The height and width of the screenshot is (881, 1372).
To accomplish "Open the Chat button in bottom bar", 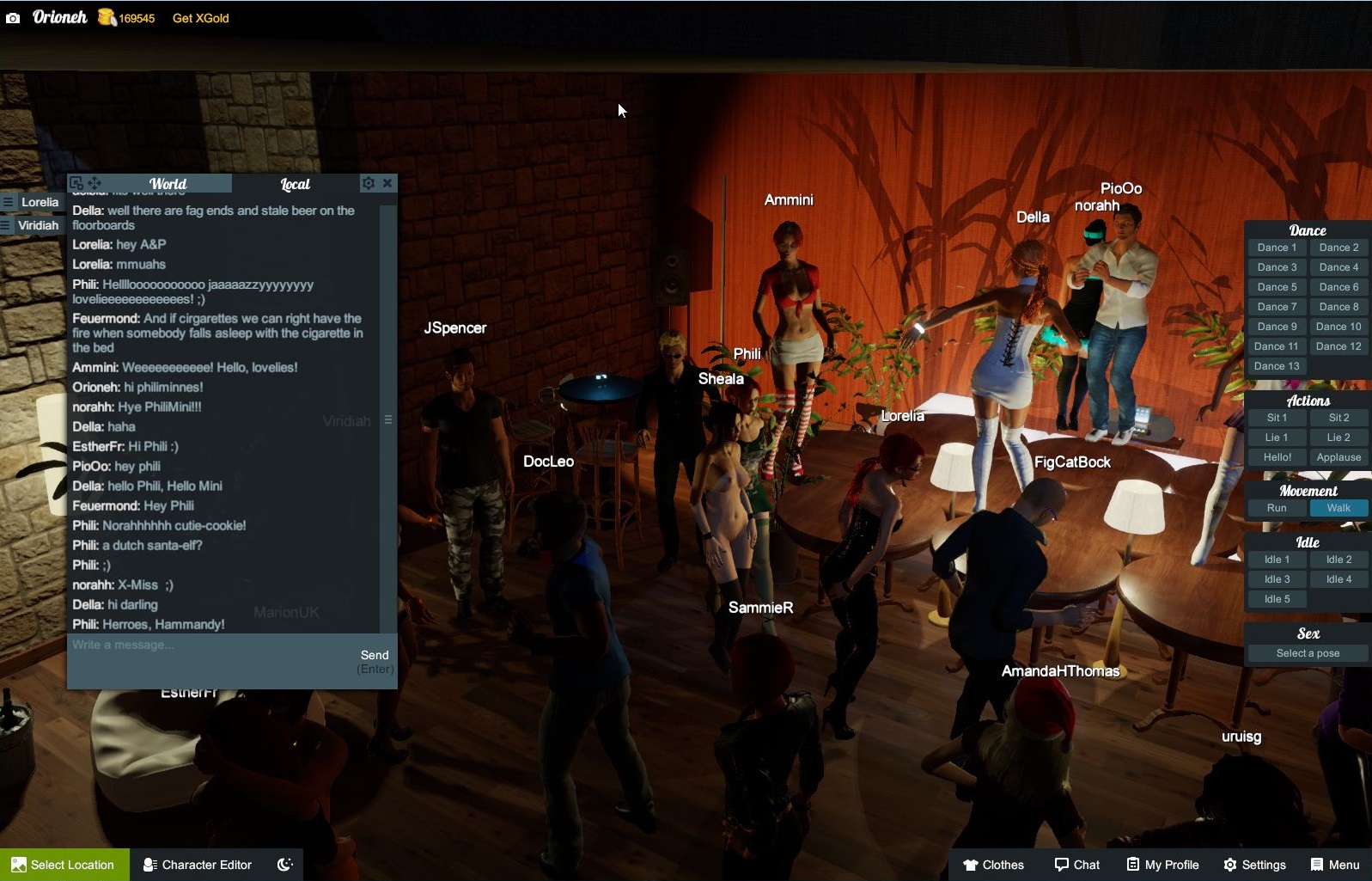I will click(x=1077, y=865).
